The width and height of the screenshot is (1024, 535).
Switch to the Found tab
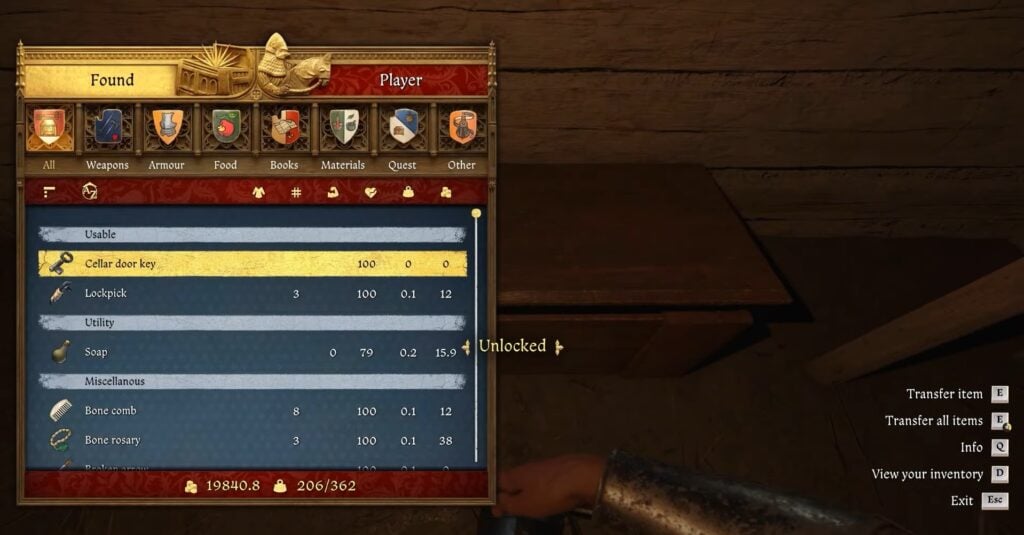click(x=112, y=80)
